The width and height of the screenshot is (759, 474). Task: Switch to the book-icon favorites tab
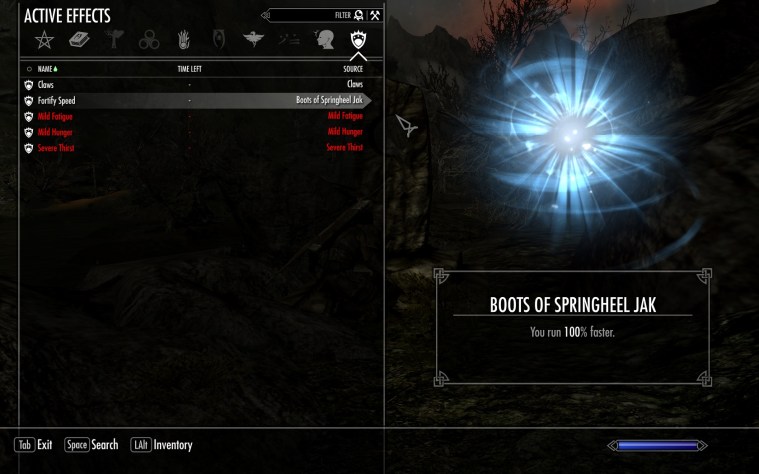tap(79, 40)
